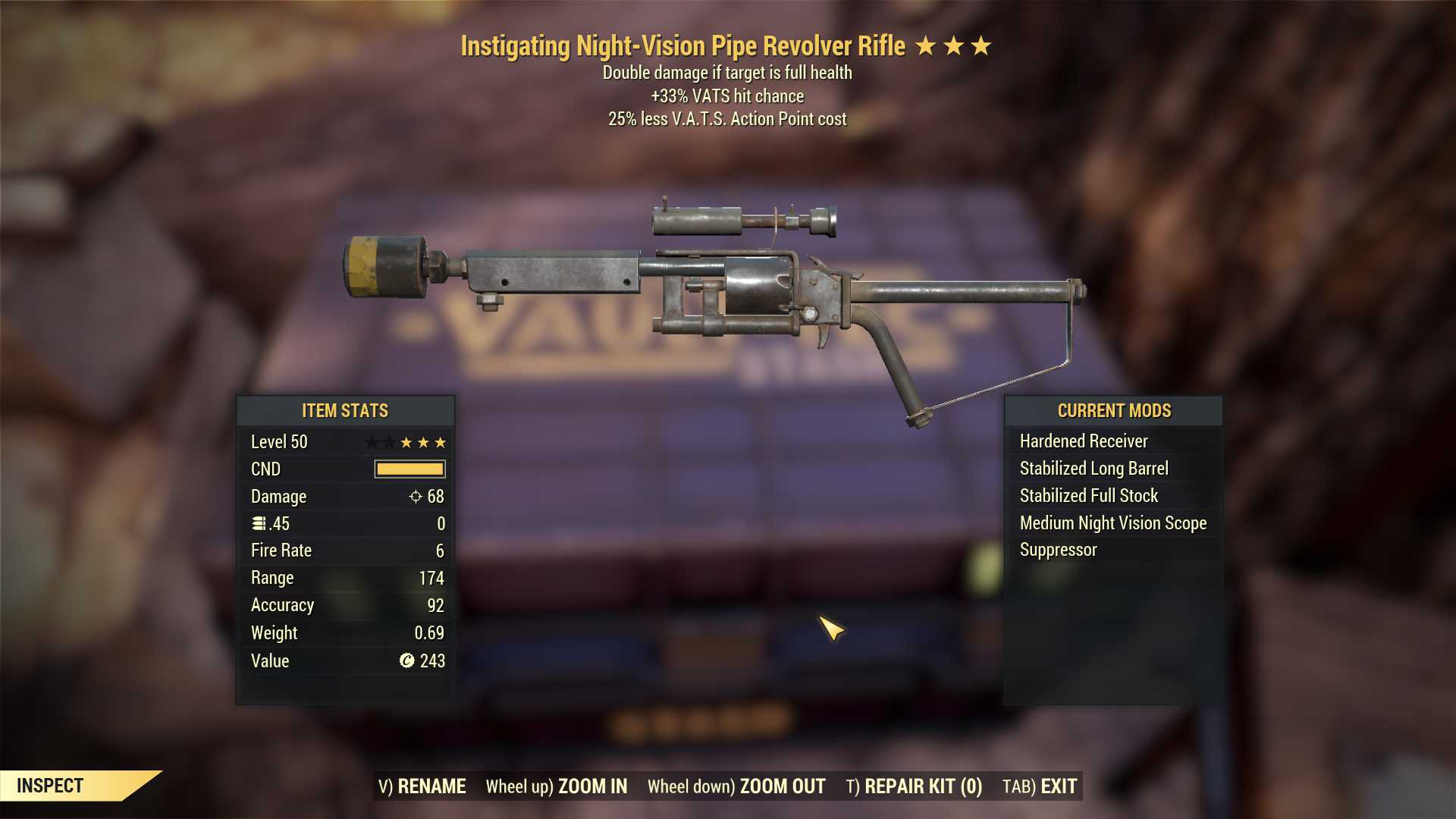This screenshot has height=819, width=1456.
Task: Click the Fire Rate stat row
Action: [345, 550]
